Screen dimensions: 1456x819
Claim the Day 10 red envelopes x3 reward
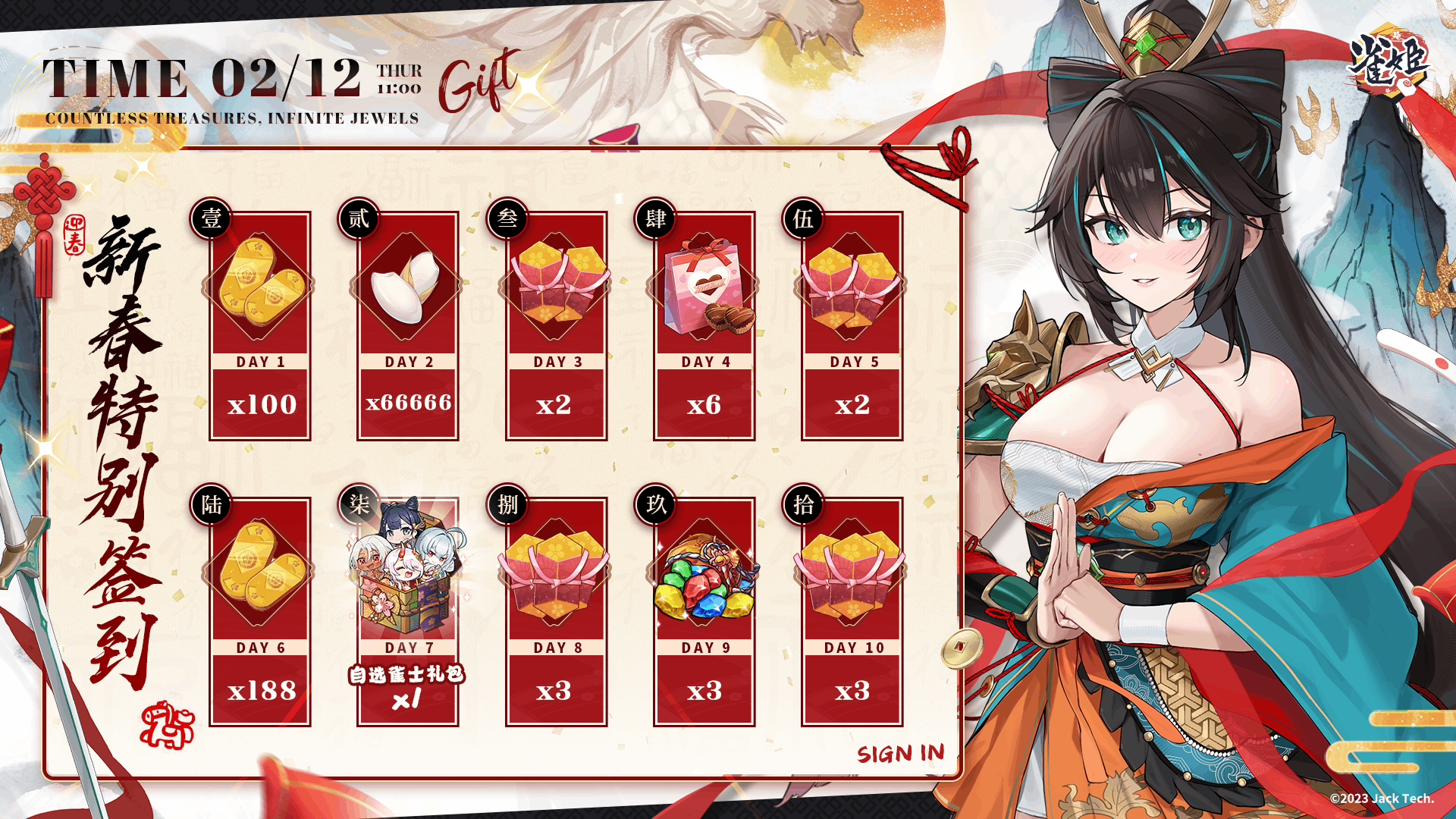click(x=852, y=612)
